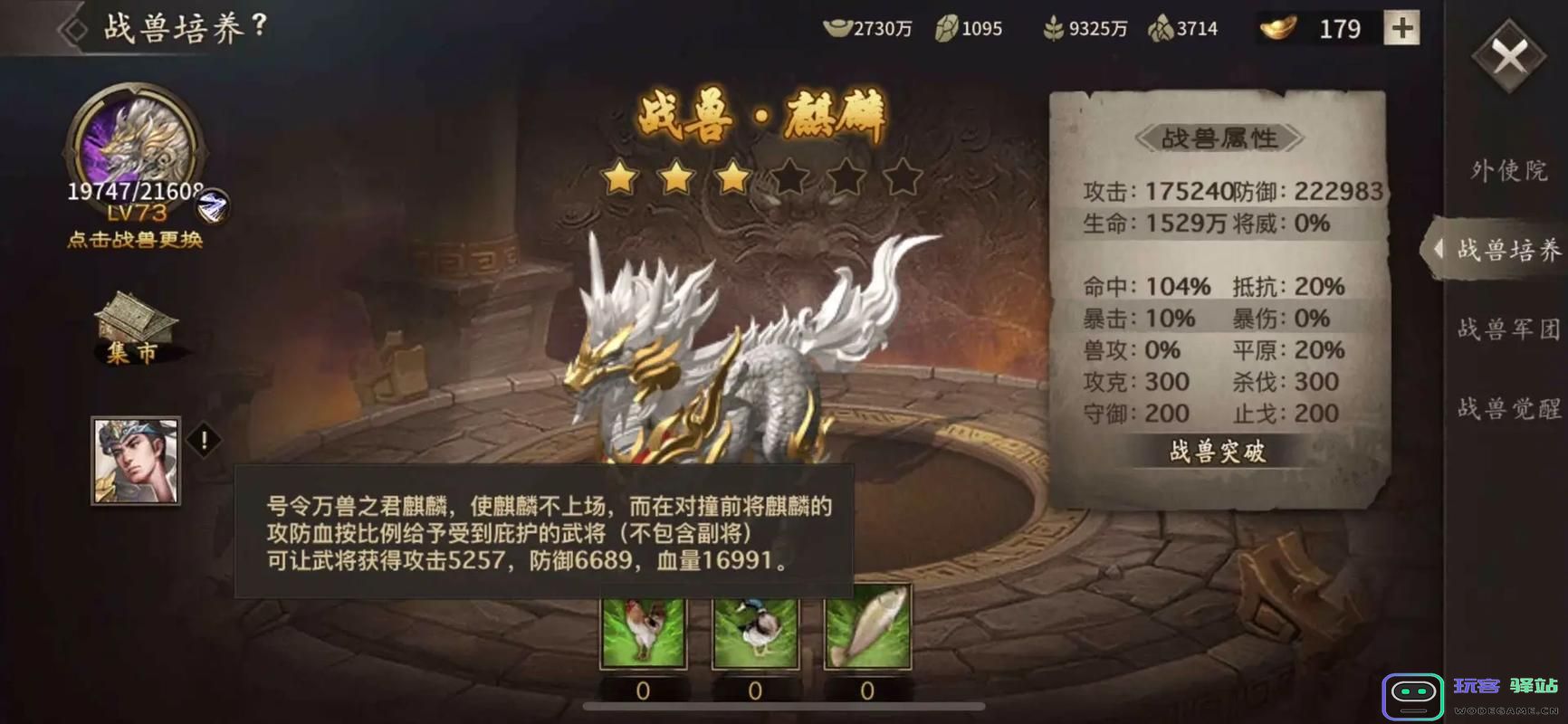This screenshot has width=1568, height=724.
Task: Toggle the fourth unlit star
Action: point(788,178)
